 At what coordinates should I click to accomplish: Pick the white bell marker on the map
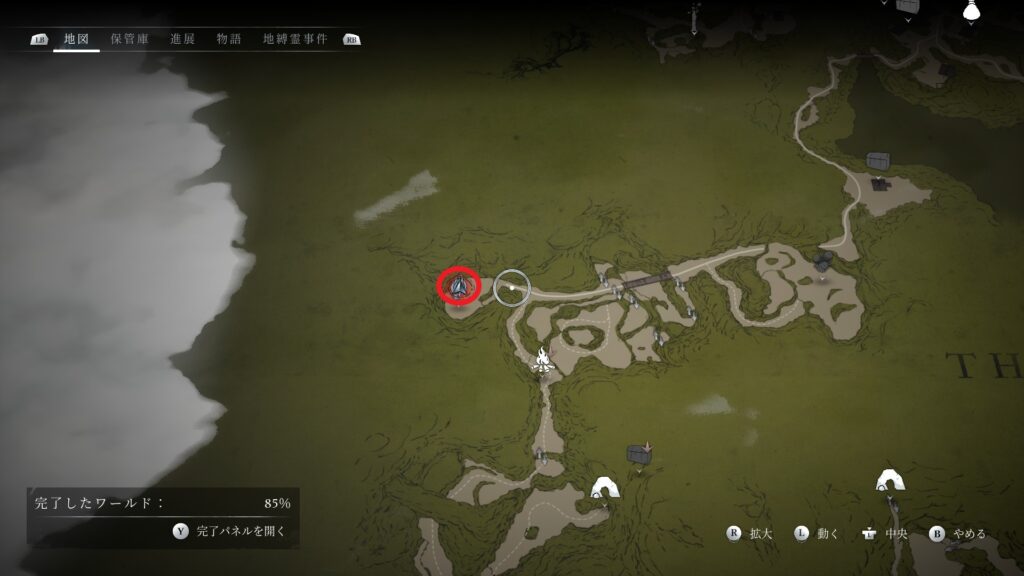click(968, 12)
